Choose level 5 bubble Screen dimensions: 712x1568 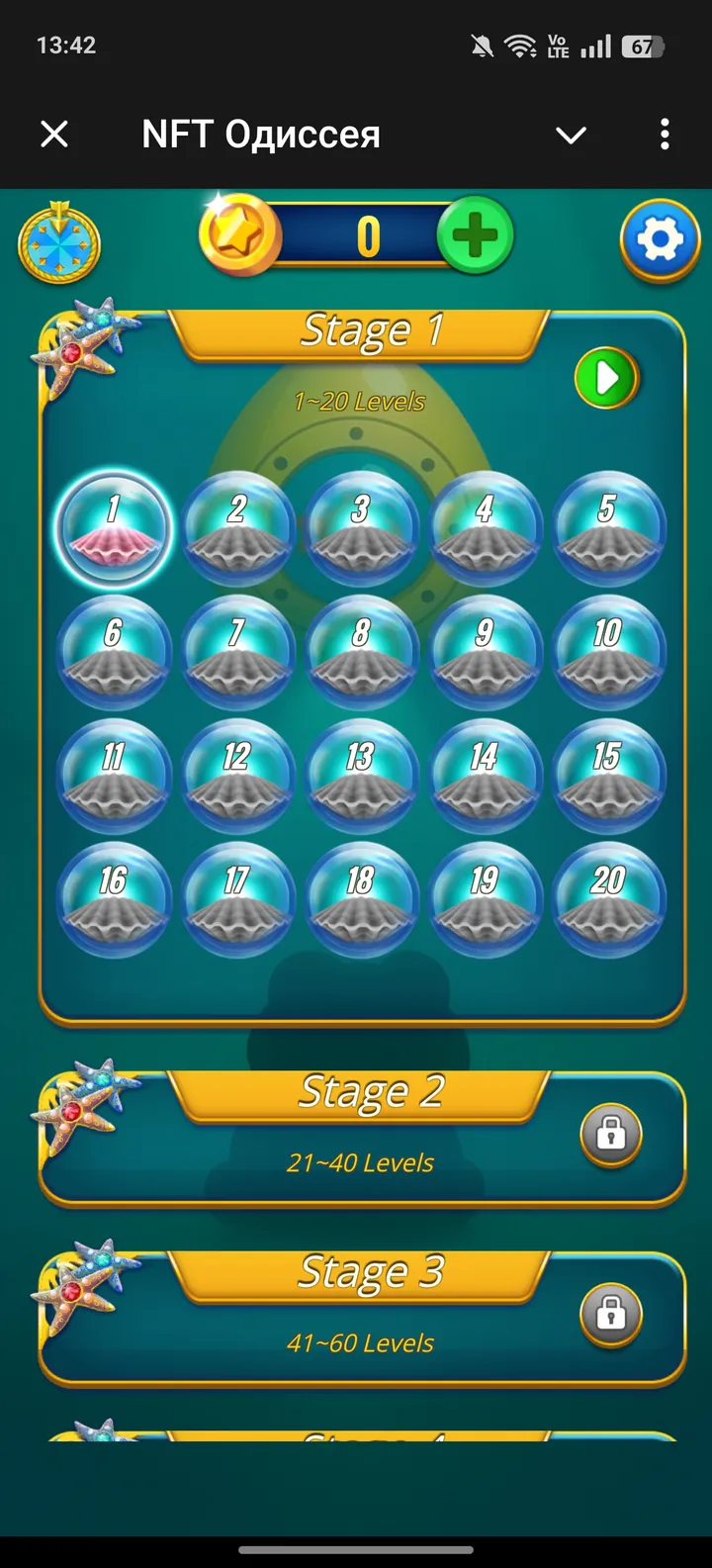click(x=608, y=528)
